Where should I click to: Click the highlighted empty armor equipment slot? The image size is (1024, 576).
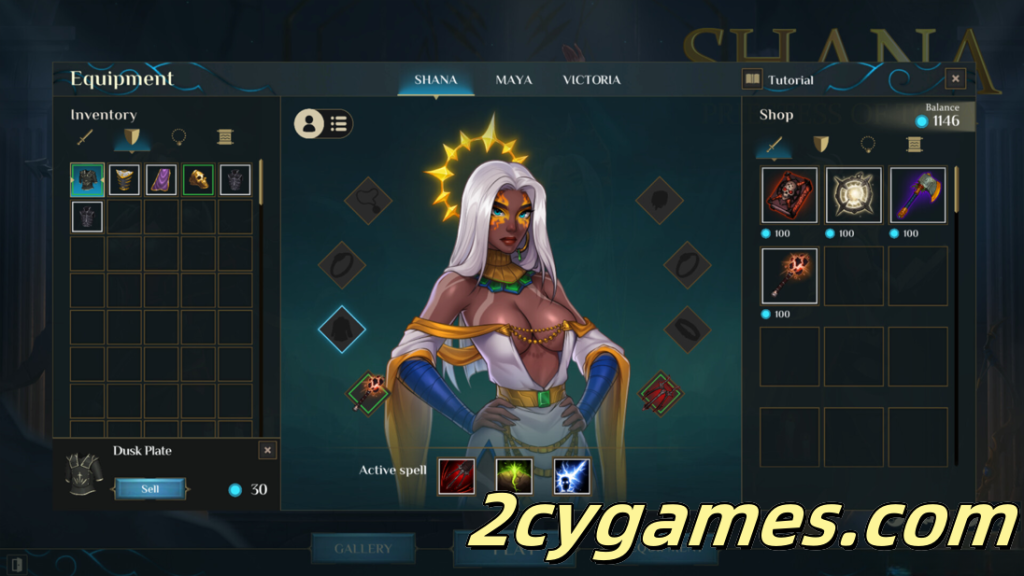click(x=342, y=330)
